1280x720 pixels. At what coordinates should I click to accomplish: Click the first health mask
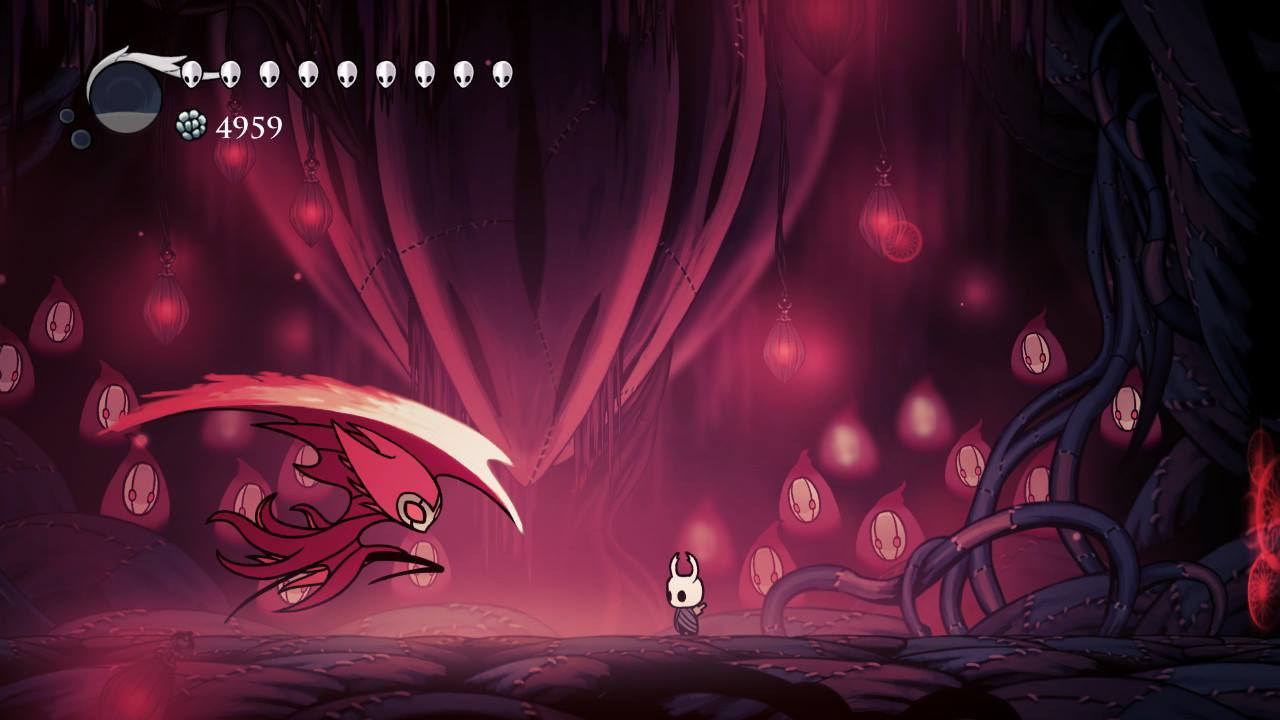pos(190,72)
